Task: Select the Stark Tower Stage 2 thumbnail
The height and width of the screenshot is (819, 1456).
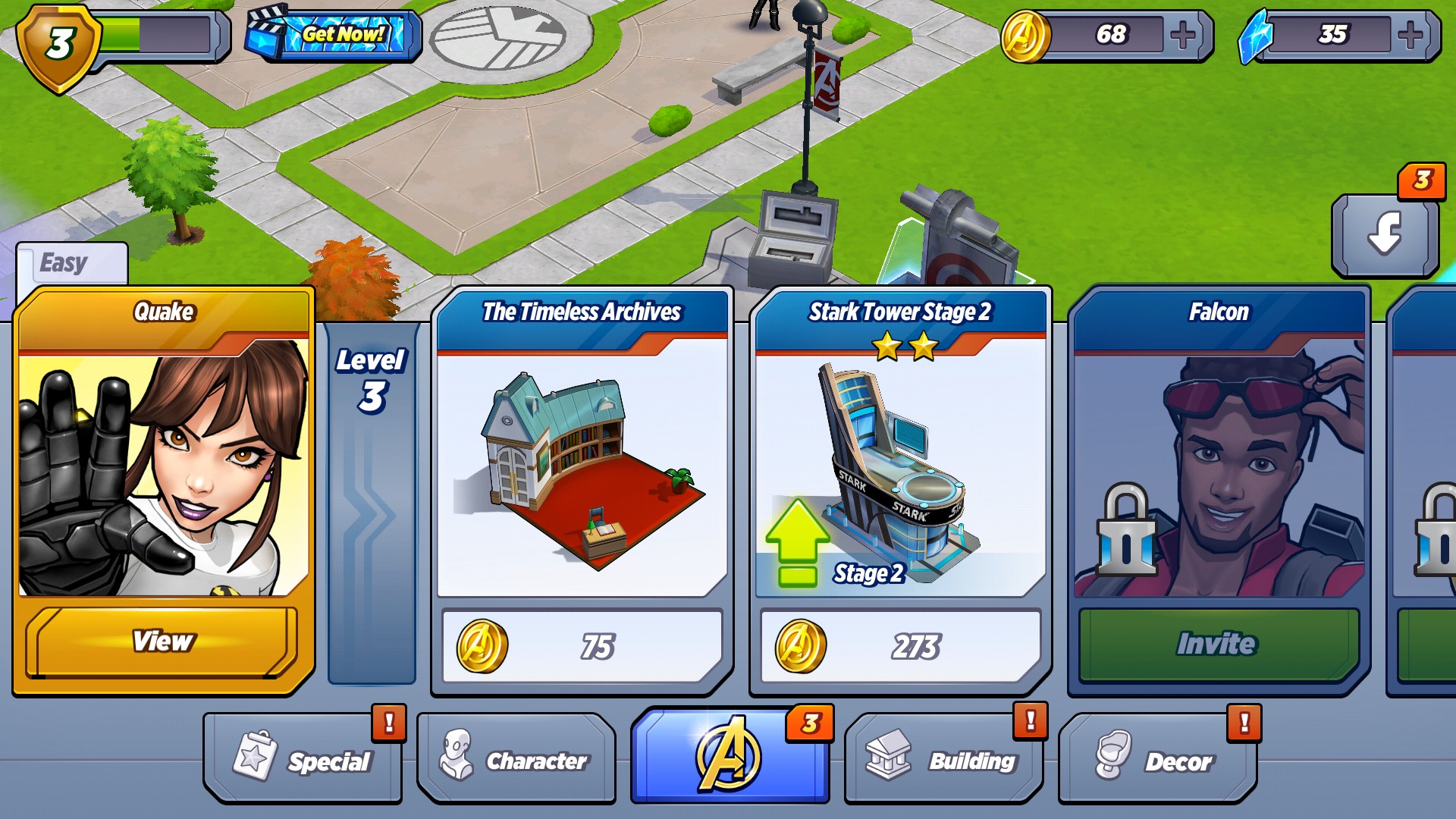Action: (x=900, y=472)
